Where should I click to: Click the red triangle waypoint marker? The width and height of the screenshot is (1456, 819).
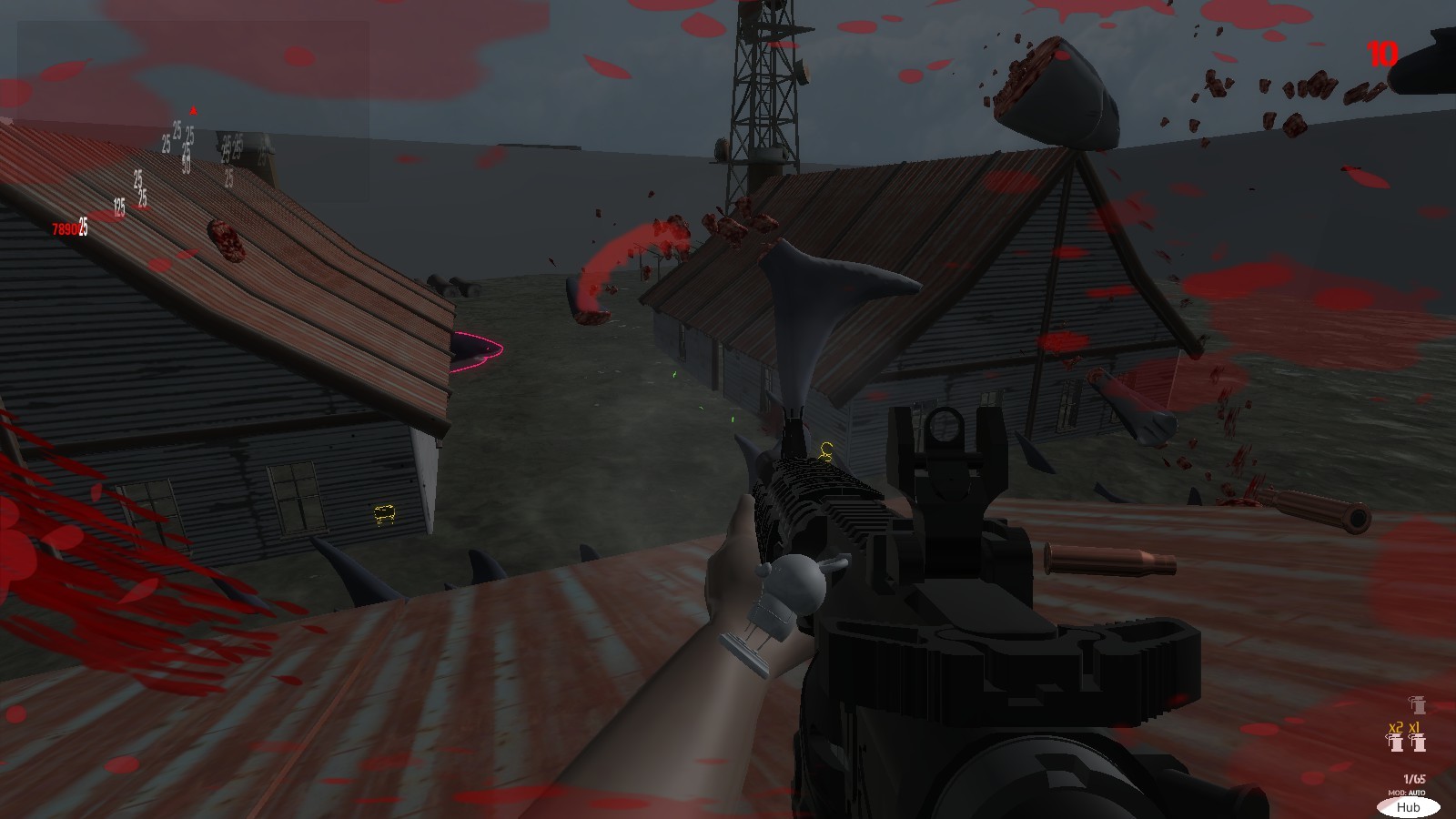click(x=193, y=111)
